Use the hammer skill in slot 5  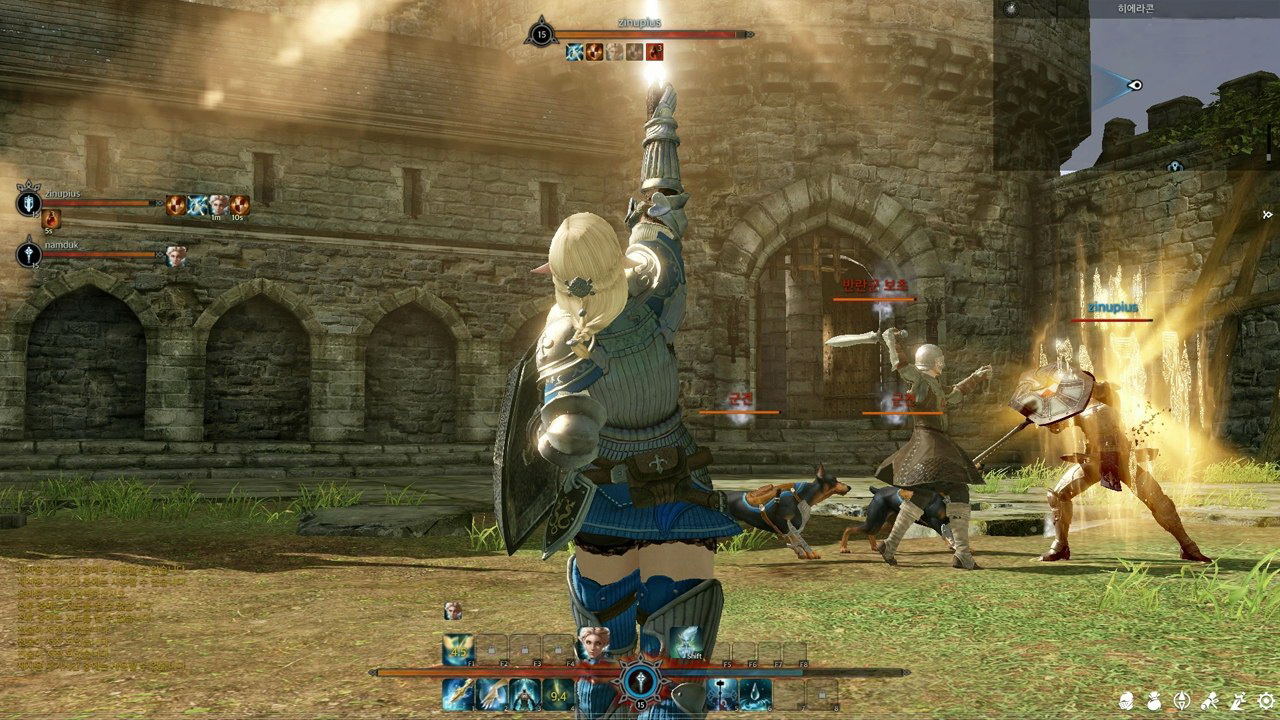pos(722,694)
